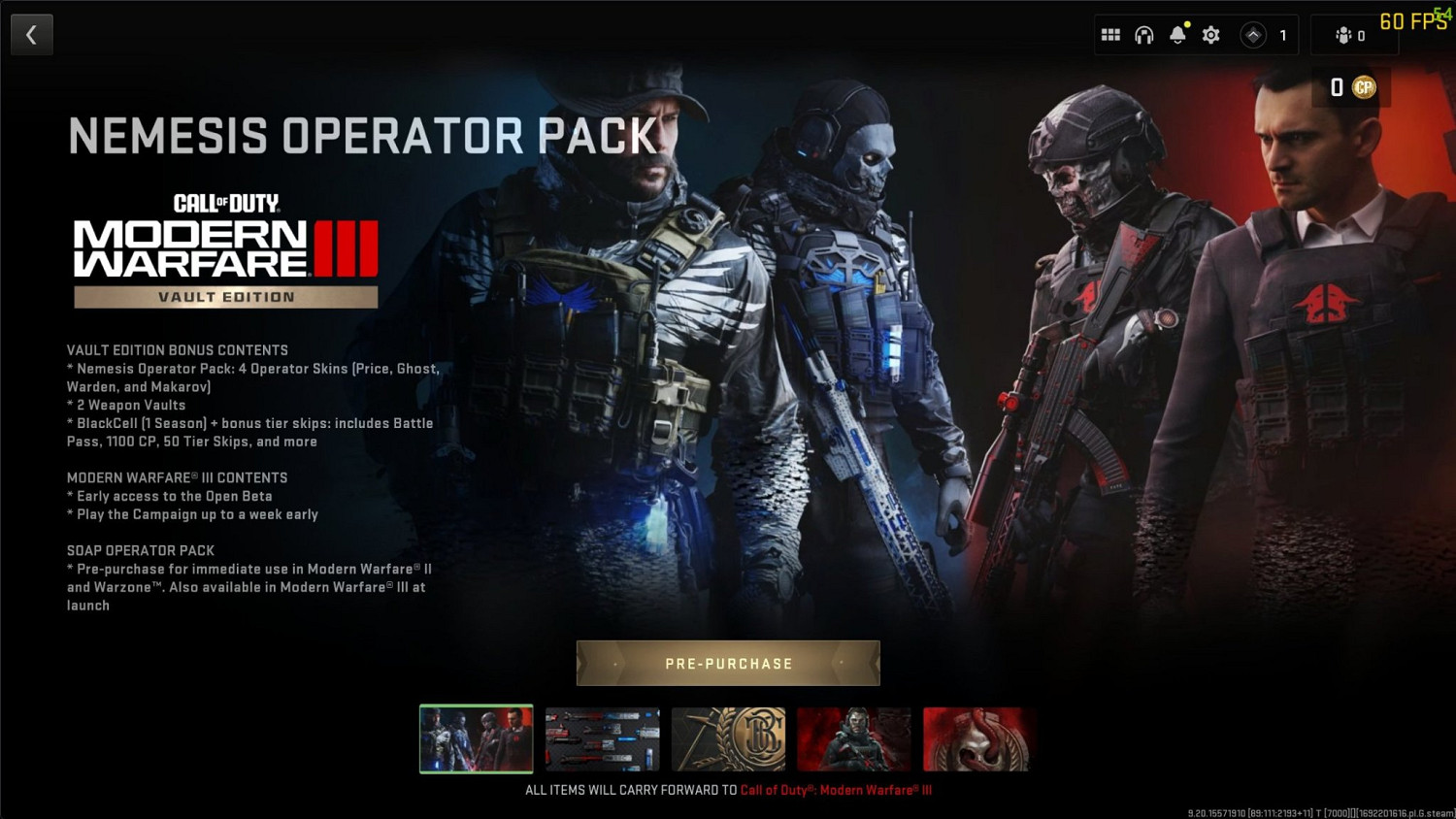Screen dimensions: 1456x819
Task: Select the red skull emblem thumbnail
Action: (979, 738)
